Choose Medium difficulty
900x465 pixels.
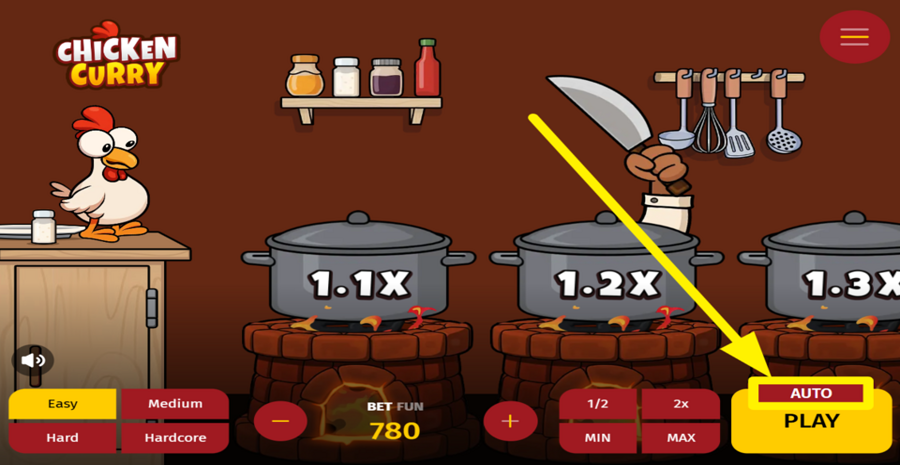click(x=175, y=404)
